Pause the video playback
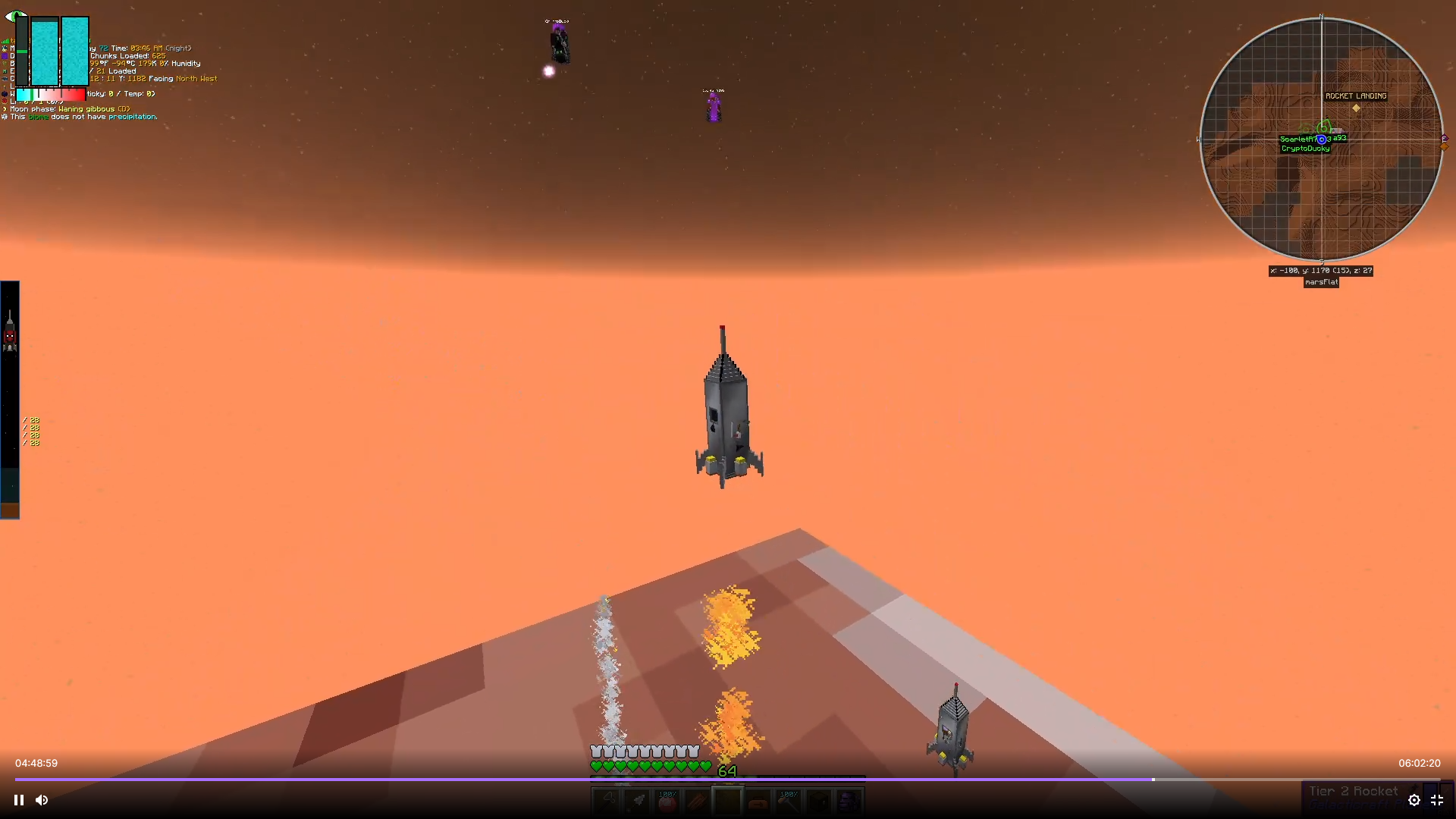The height and width of the screenshot is (819, 1456). (x=19, y=800)
